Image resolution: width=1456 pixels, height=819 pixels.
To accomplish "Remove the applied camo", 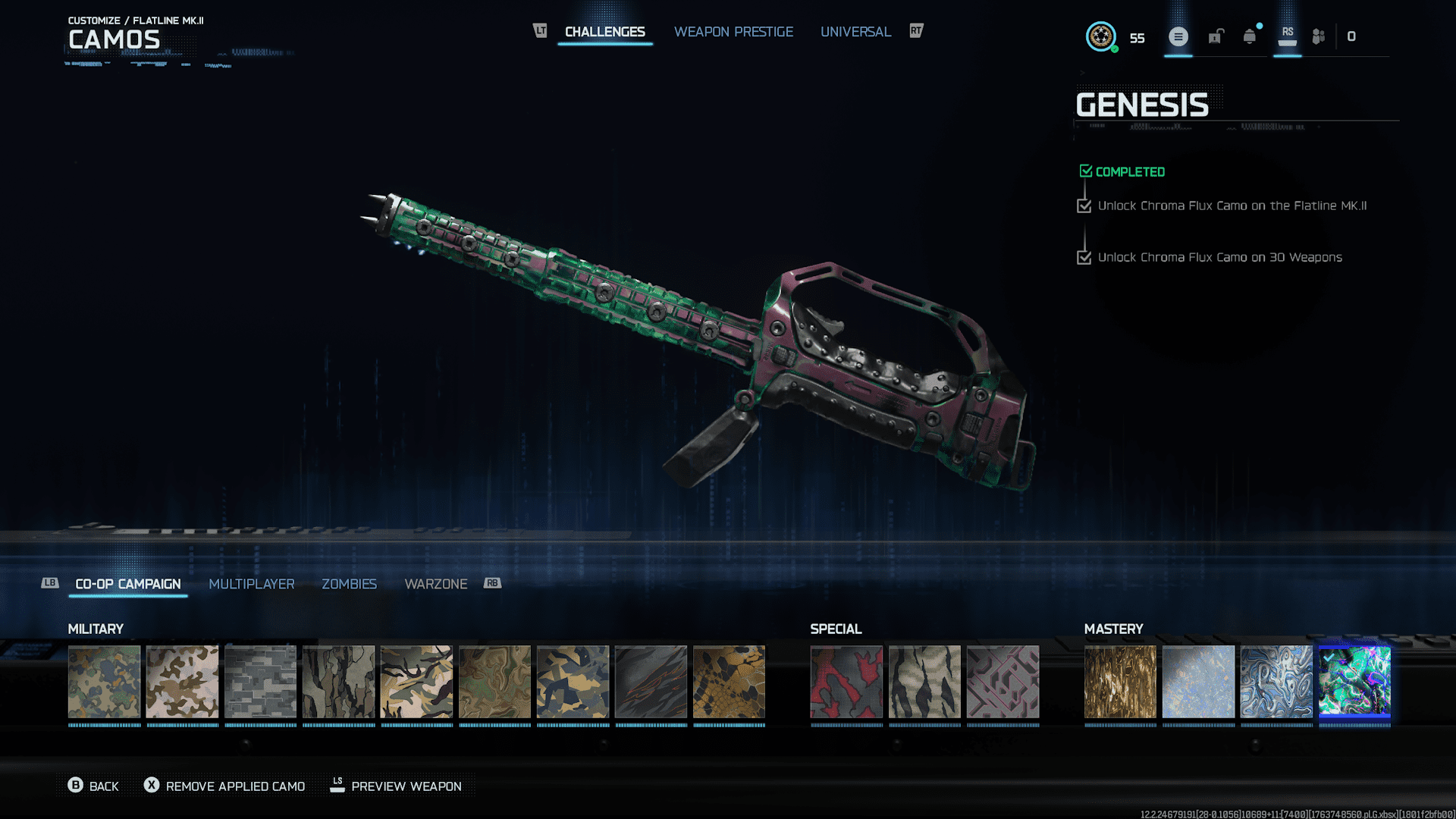I will point(224,786).
